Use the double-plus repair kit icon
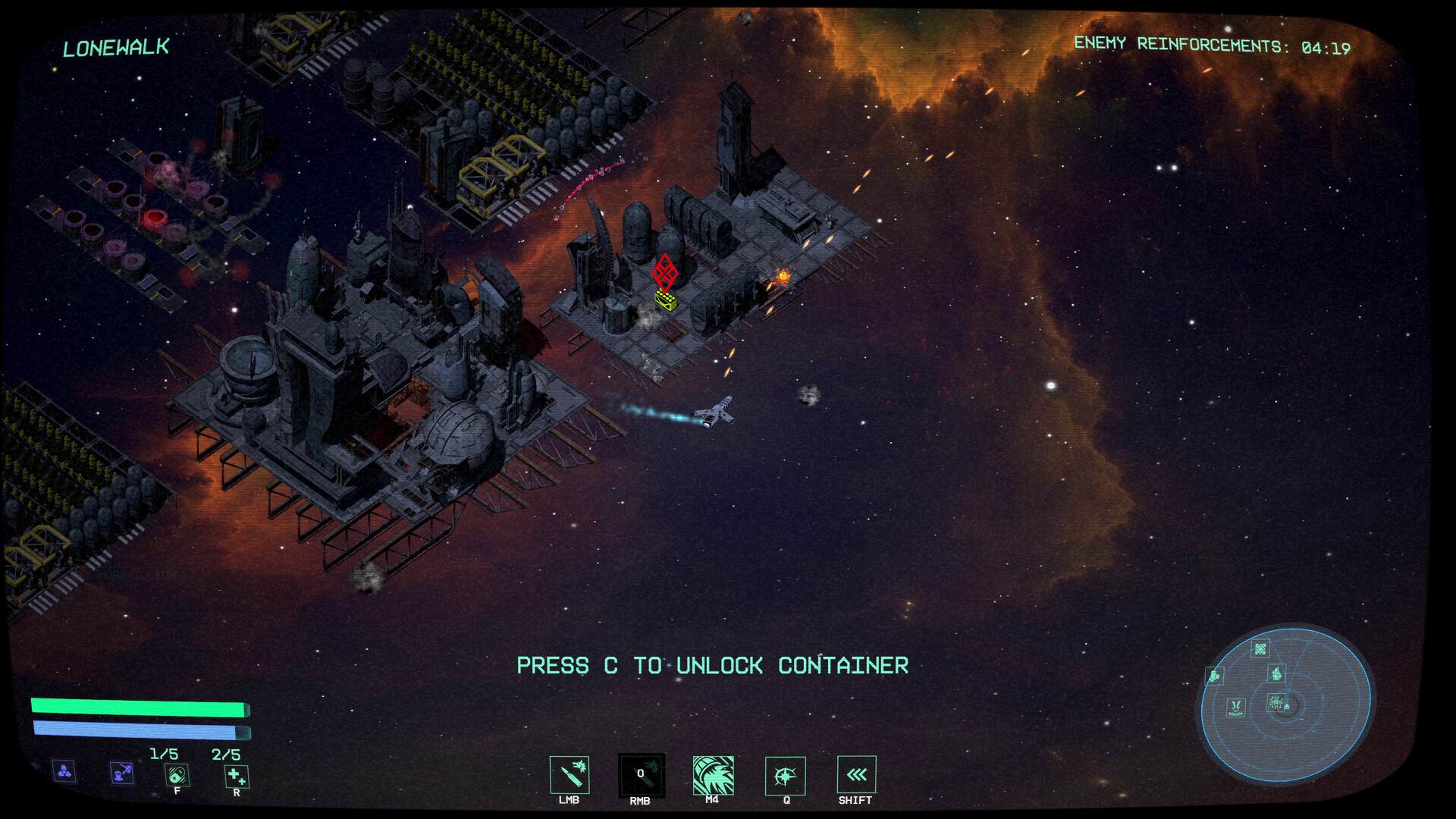Image resolution: width=1456 pixels, height=819 pixels. (x=237, y=776)
